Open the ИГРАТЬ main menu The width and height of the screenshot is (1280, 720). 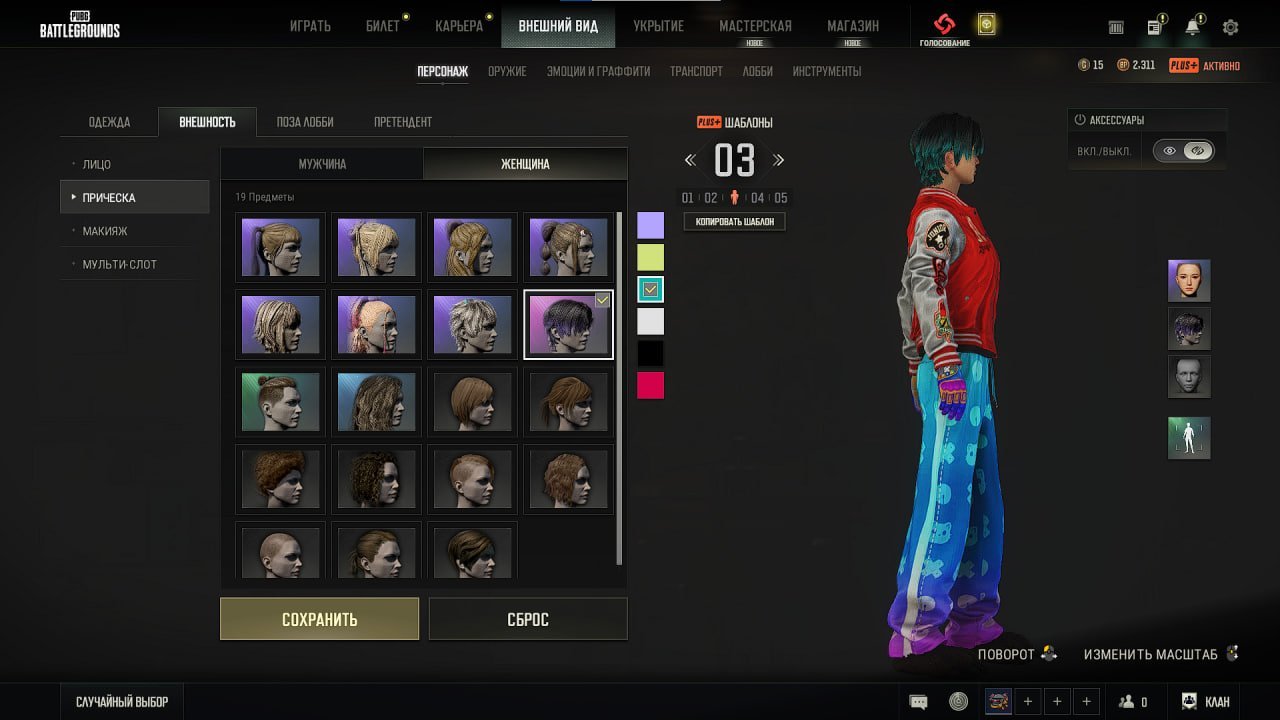pos(310,26)
